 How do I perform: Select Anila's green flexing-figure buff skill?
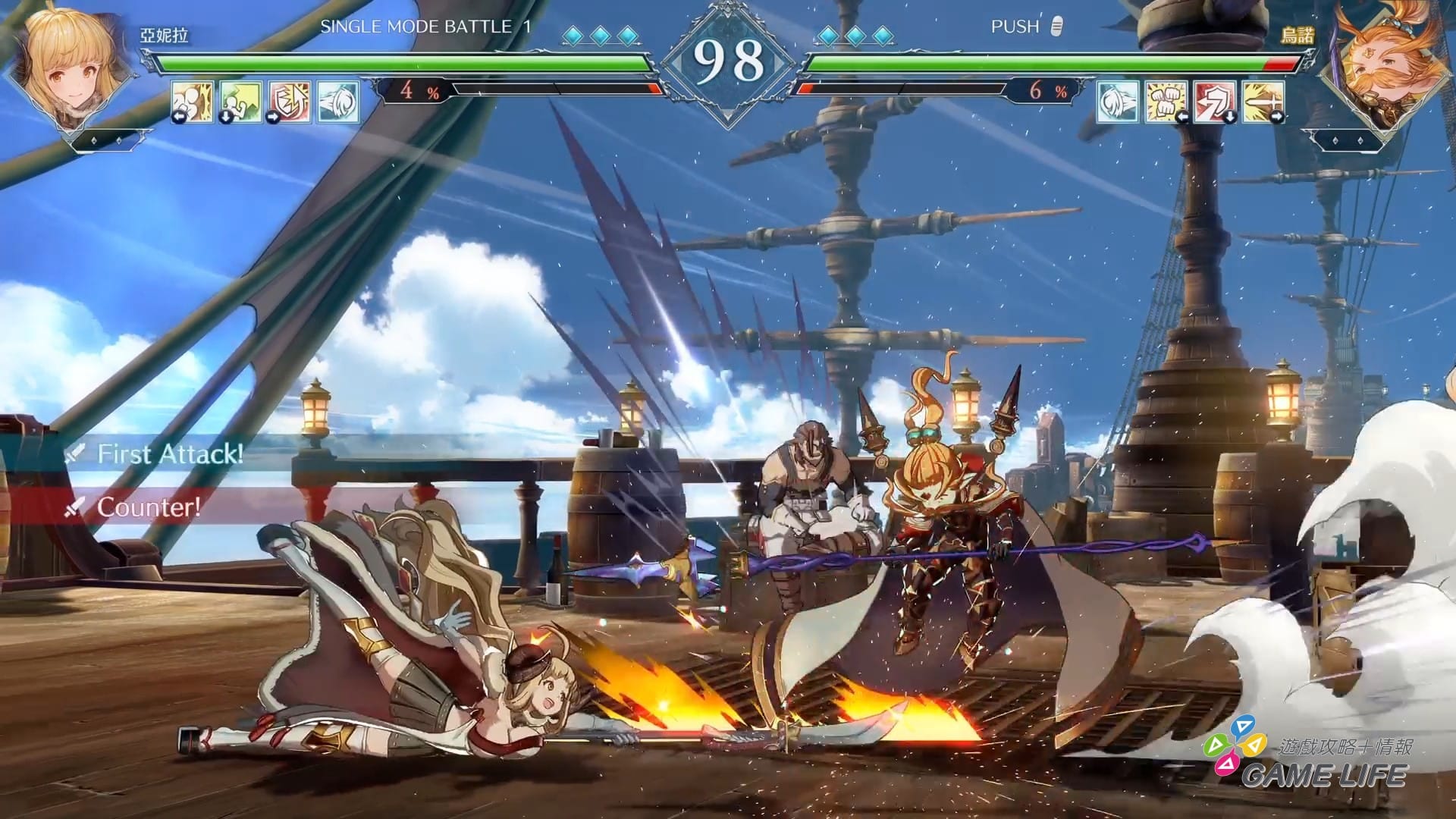pos(240,102)
